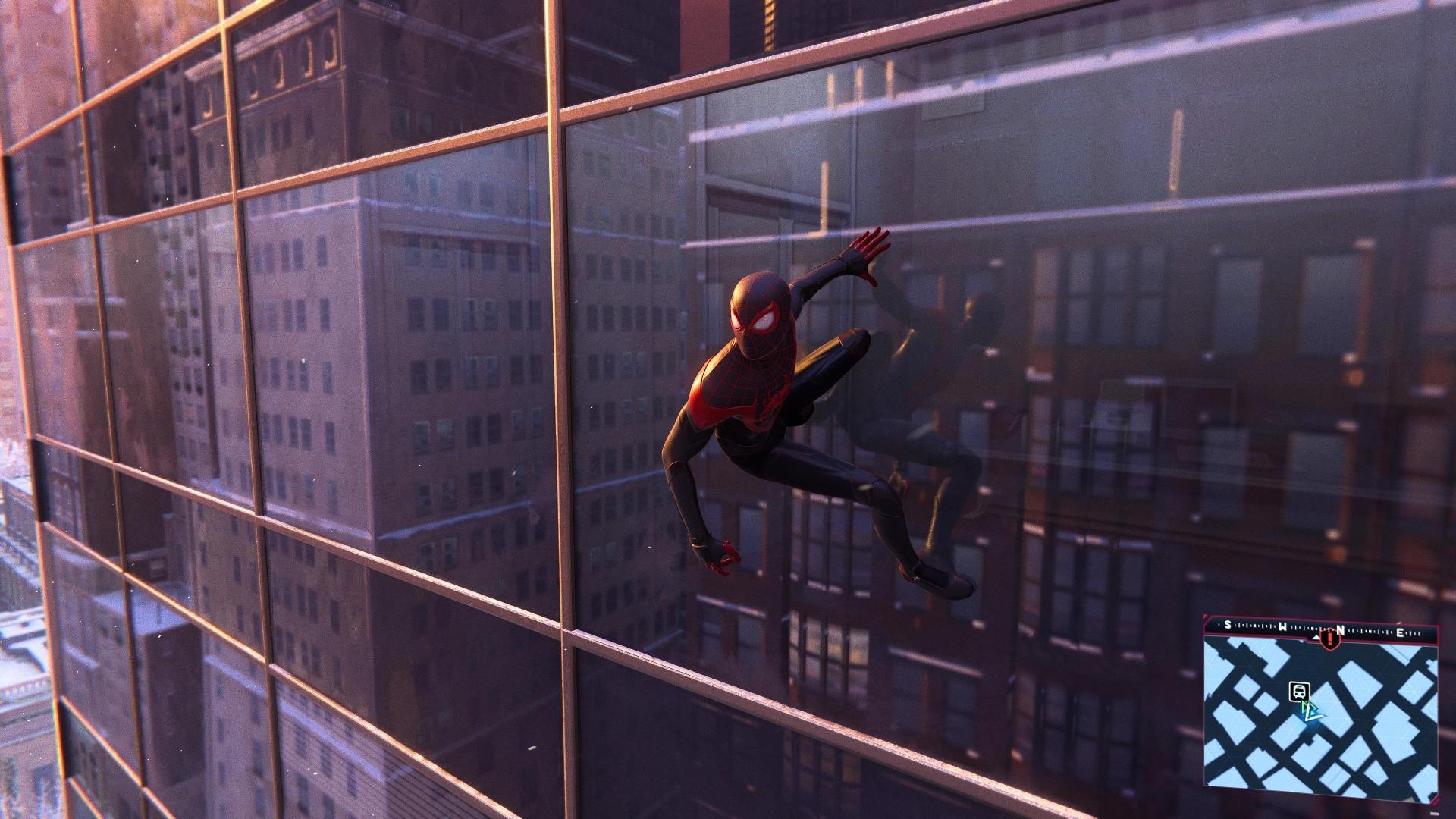This screenshot has height=819, width=1456.
Task: Click the white heading triangle below the compass
Action: tap(1316, 636)
